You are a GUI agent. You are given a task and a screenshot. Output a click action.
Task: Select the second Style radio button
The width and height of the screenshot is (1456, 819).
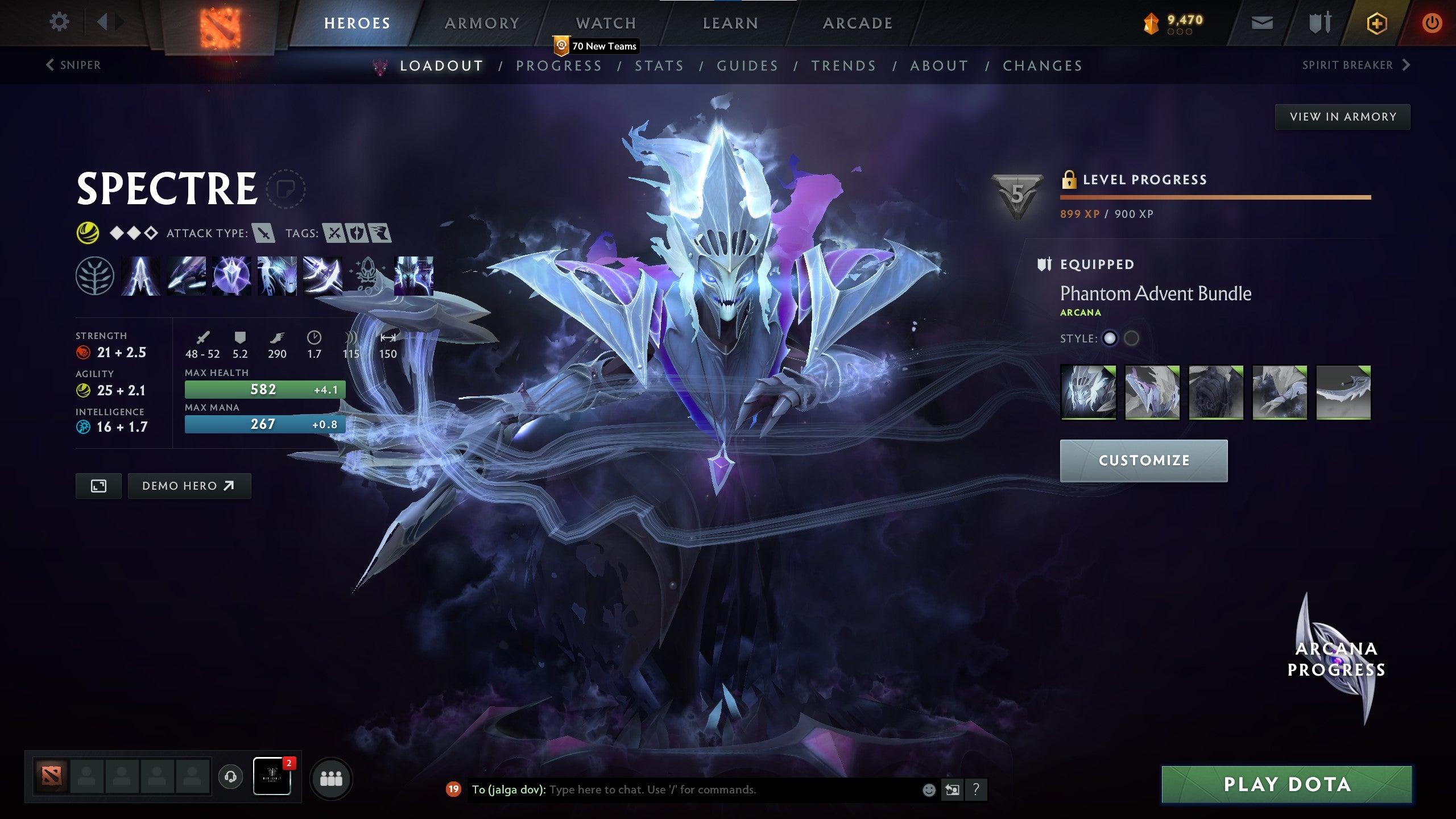click(1133, 338)
